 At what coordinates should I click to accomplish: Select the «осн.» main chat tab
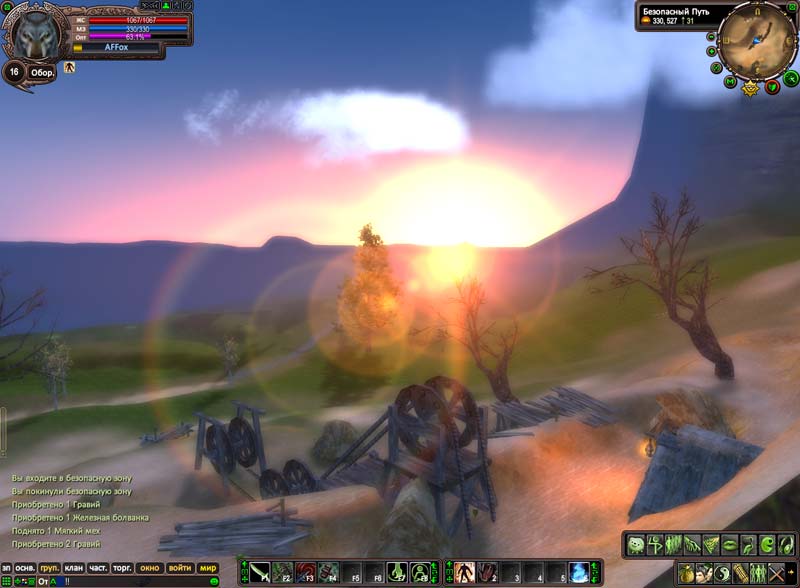tap(23, 568)
